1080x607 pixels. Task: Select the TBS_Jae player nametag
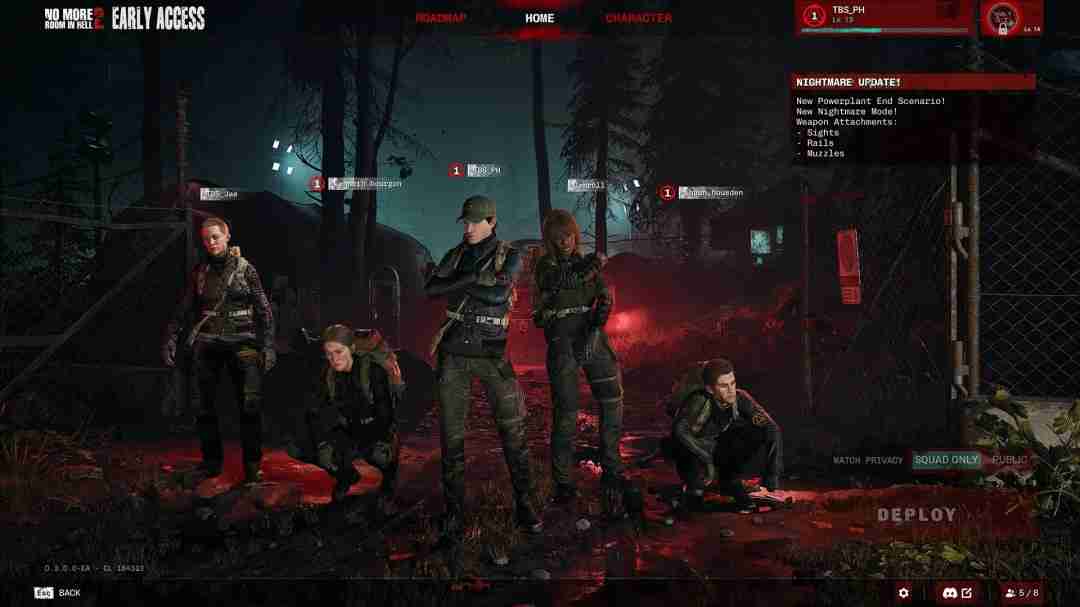[x=219, y=194]
